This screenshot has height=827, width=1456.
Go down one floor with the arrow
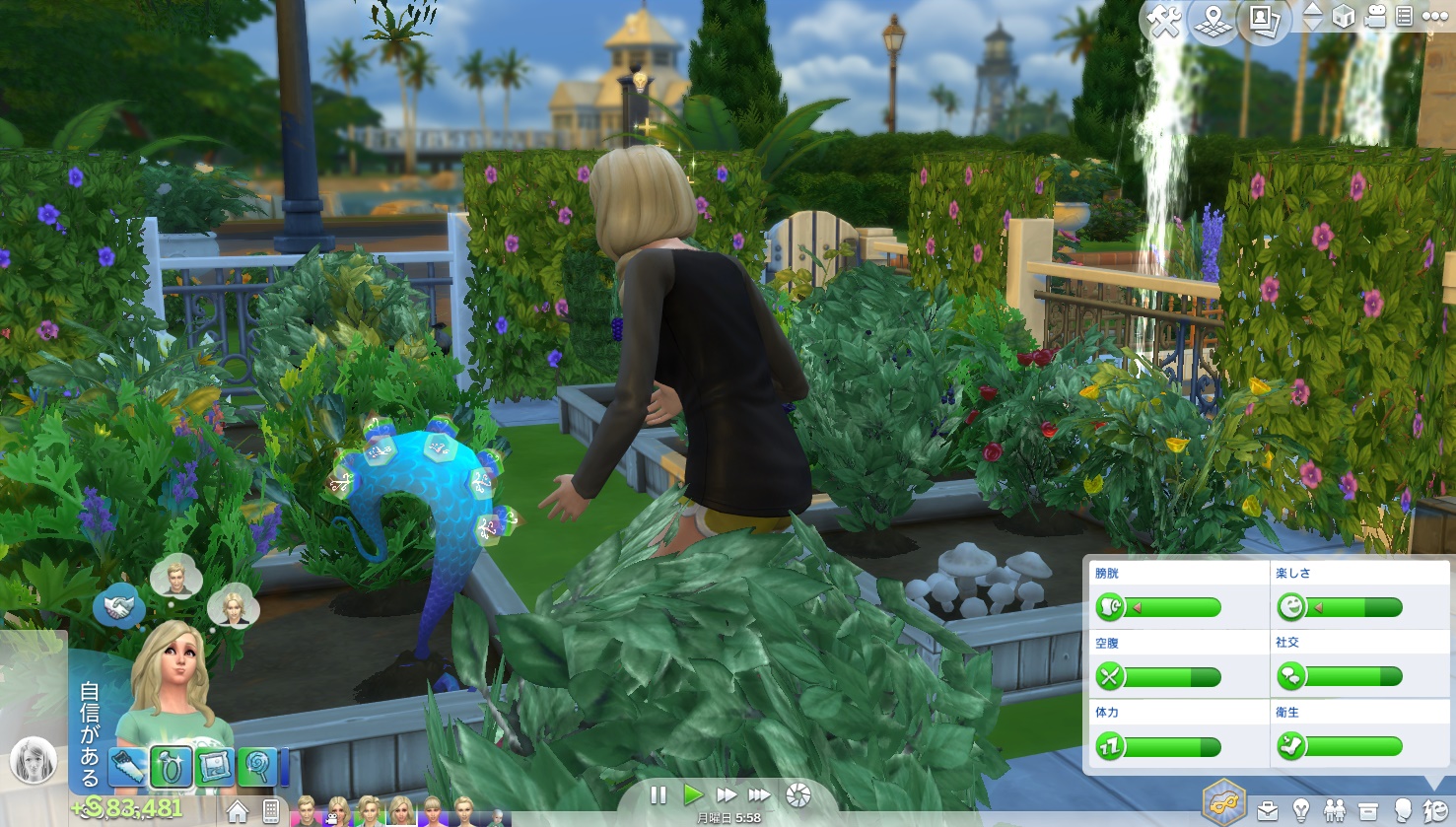1313,24
